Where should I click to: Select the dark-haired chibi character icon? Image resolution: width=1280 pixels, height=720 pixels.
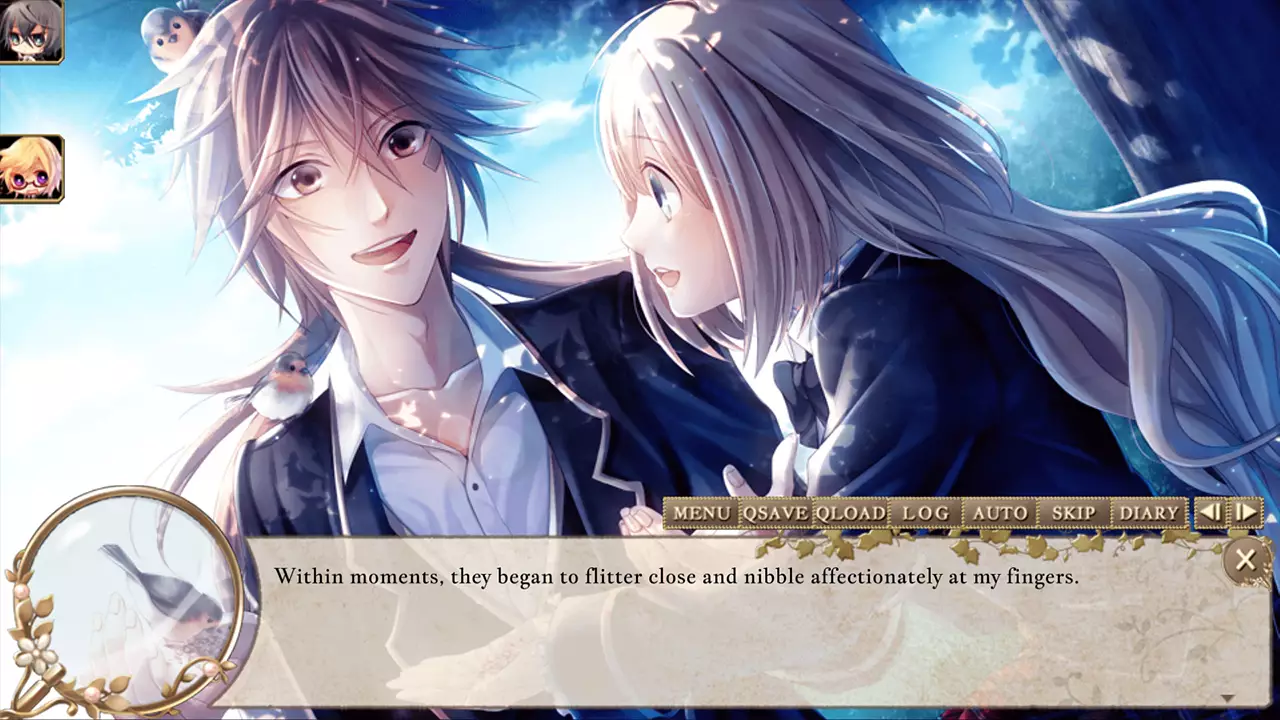click(x=32, y=30)
